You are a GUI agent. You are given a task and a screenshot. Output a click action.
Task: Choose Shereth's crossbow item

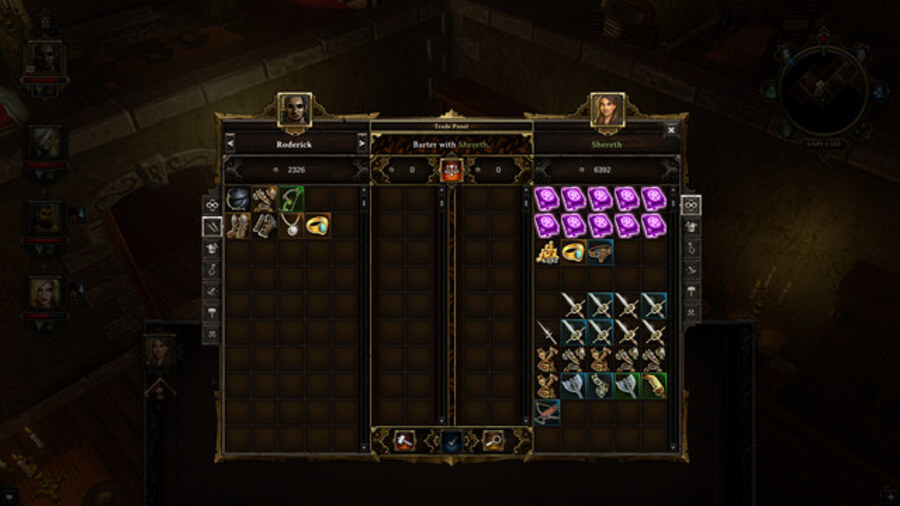pyautogui.click(x=547, y=411)
